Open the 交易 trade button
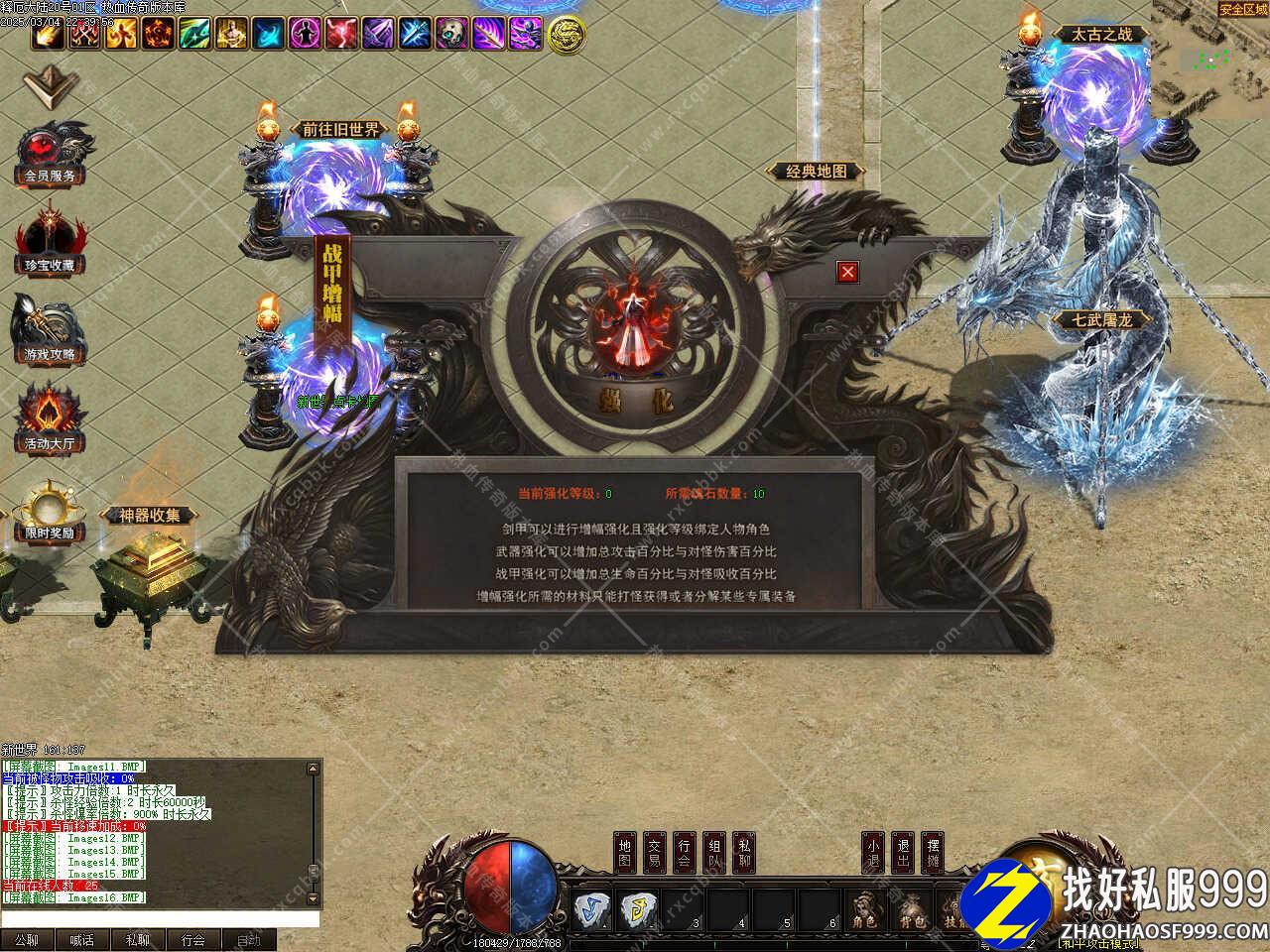 tap(654, 854)
